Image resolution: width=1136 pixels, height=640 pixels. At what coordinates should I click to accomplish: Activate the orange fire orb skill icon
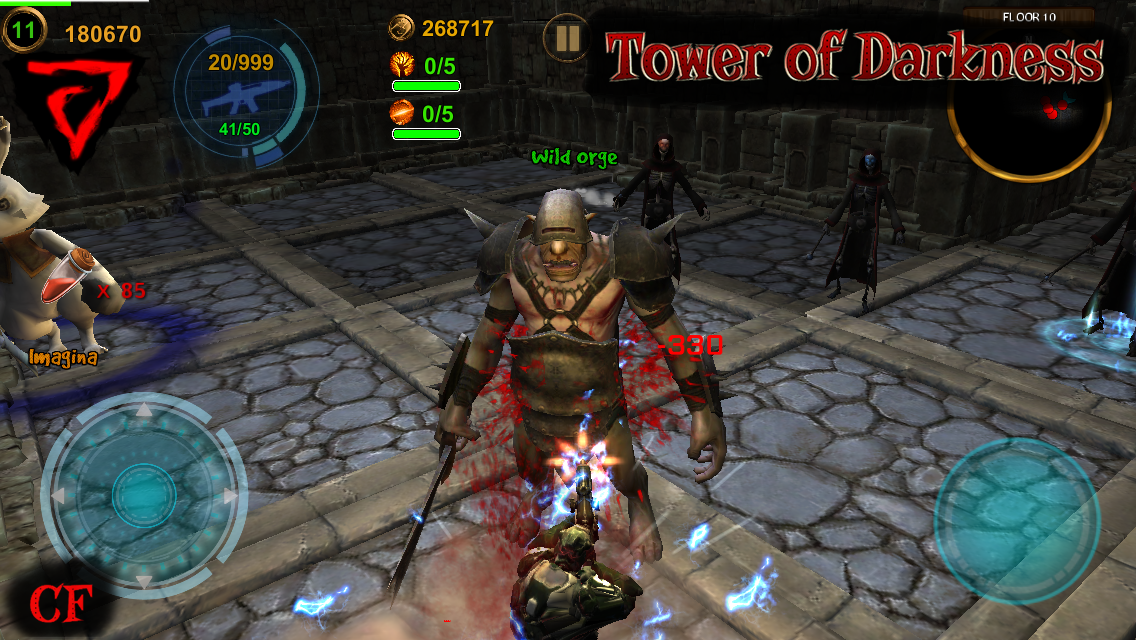402,112
